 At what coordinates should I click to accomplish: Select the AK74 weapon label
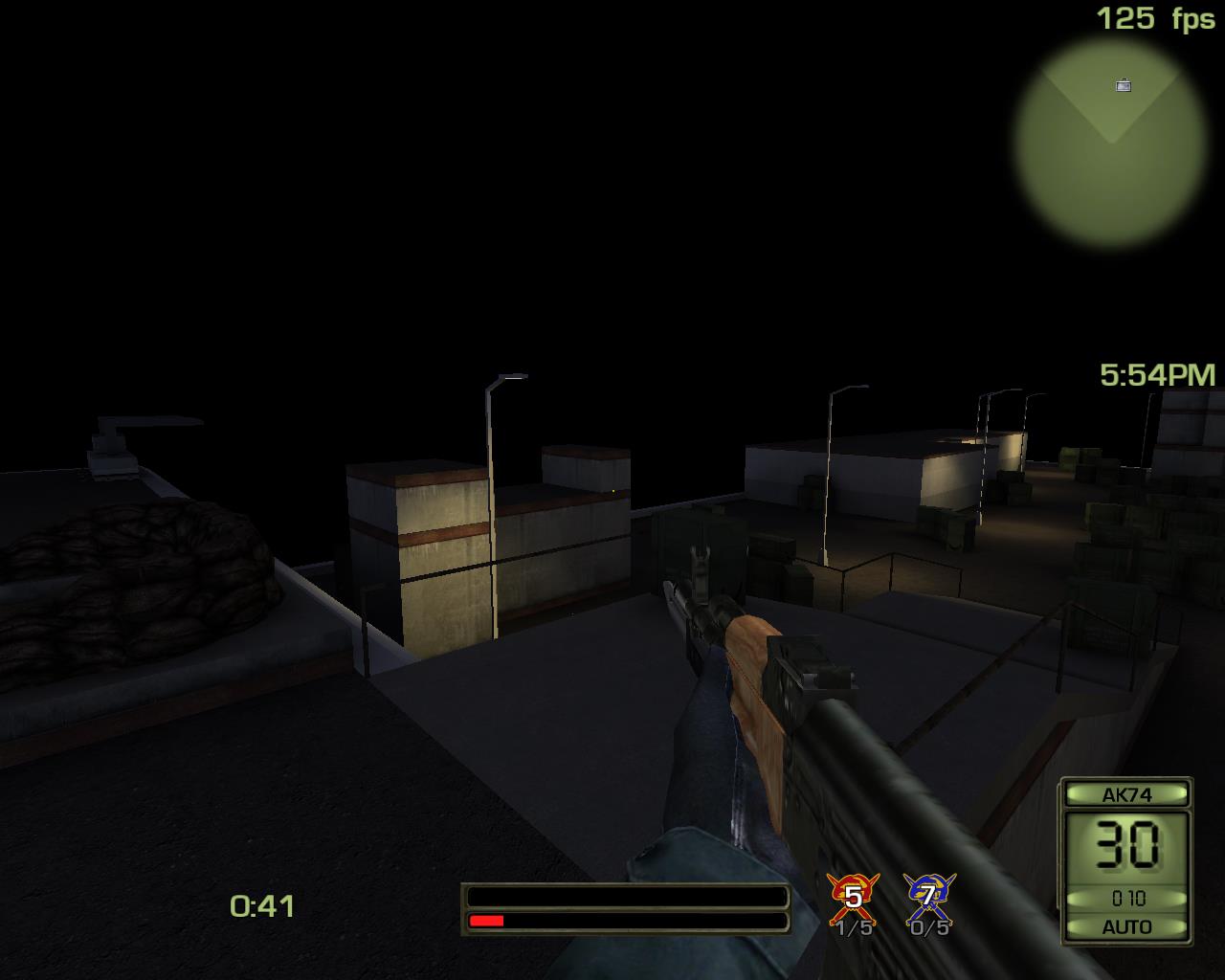click(x=1126, y=794)
